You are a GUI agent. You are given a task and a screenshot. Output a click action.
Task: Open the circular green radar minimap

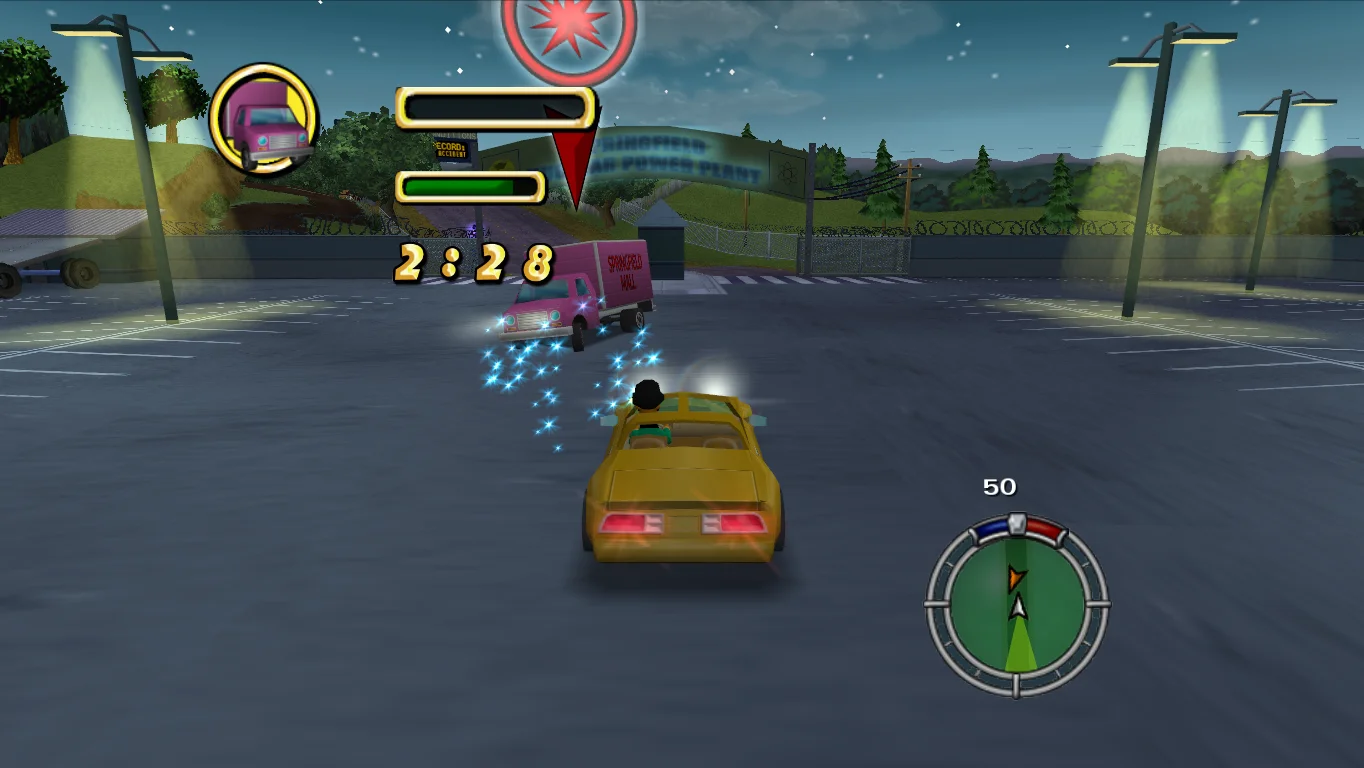[x=1017, y=606]
